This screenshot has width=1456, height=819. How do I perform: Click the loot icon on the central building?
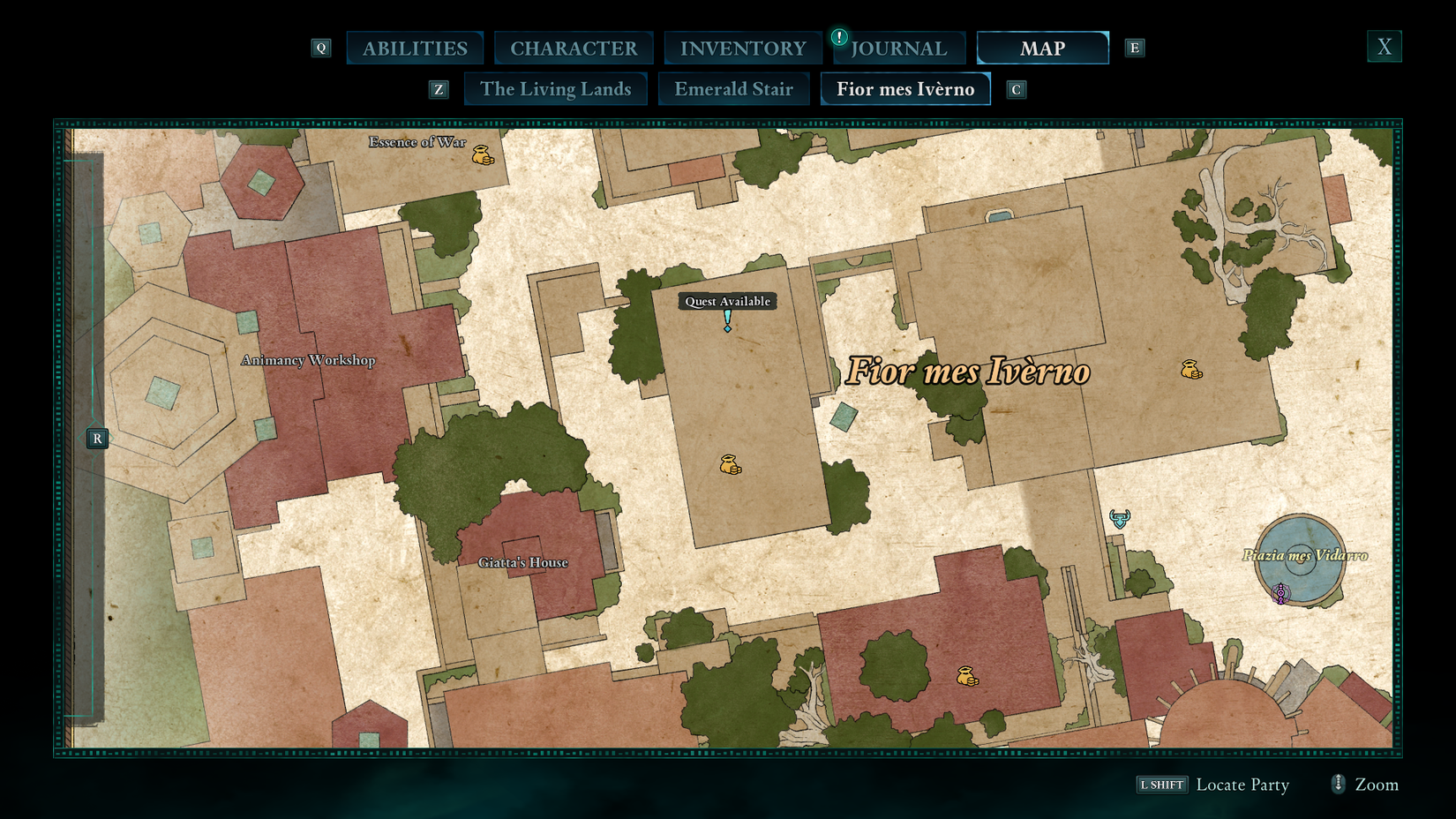[729, 465]
